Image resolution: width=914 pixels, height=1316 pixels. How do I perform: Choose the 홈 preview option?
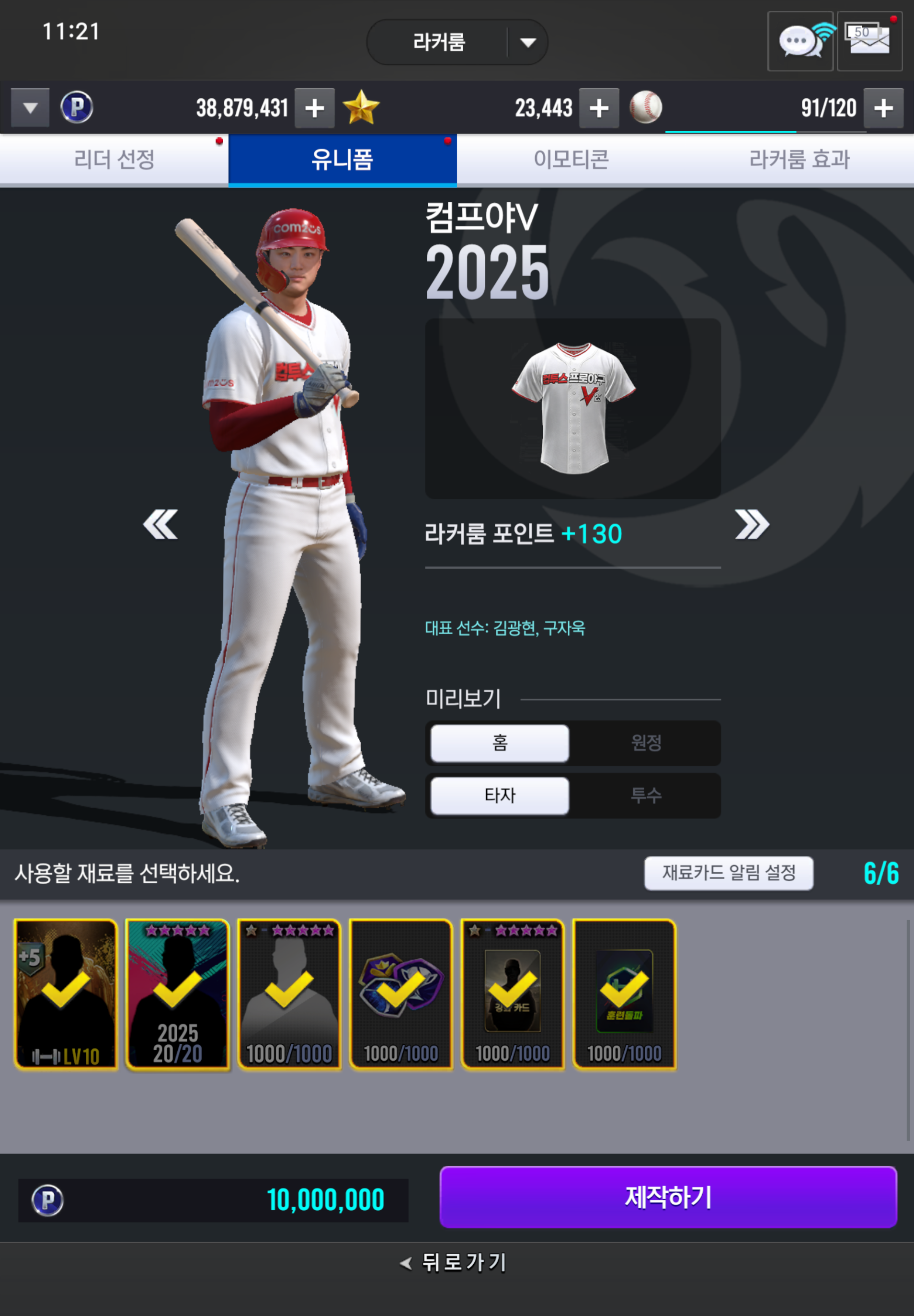[499, 743]
